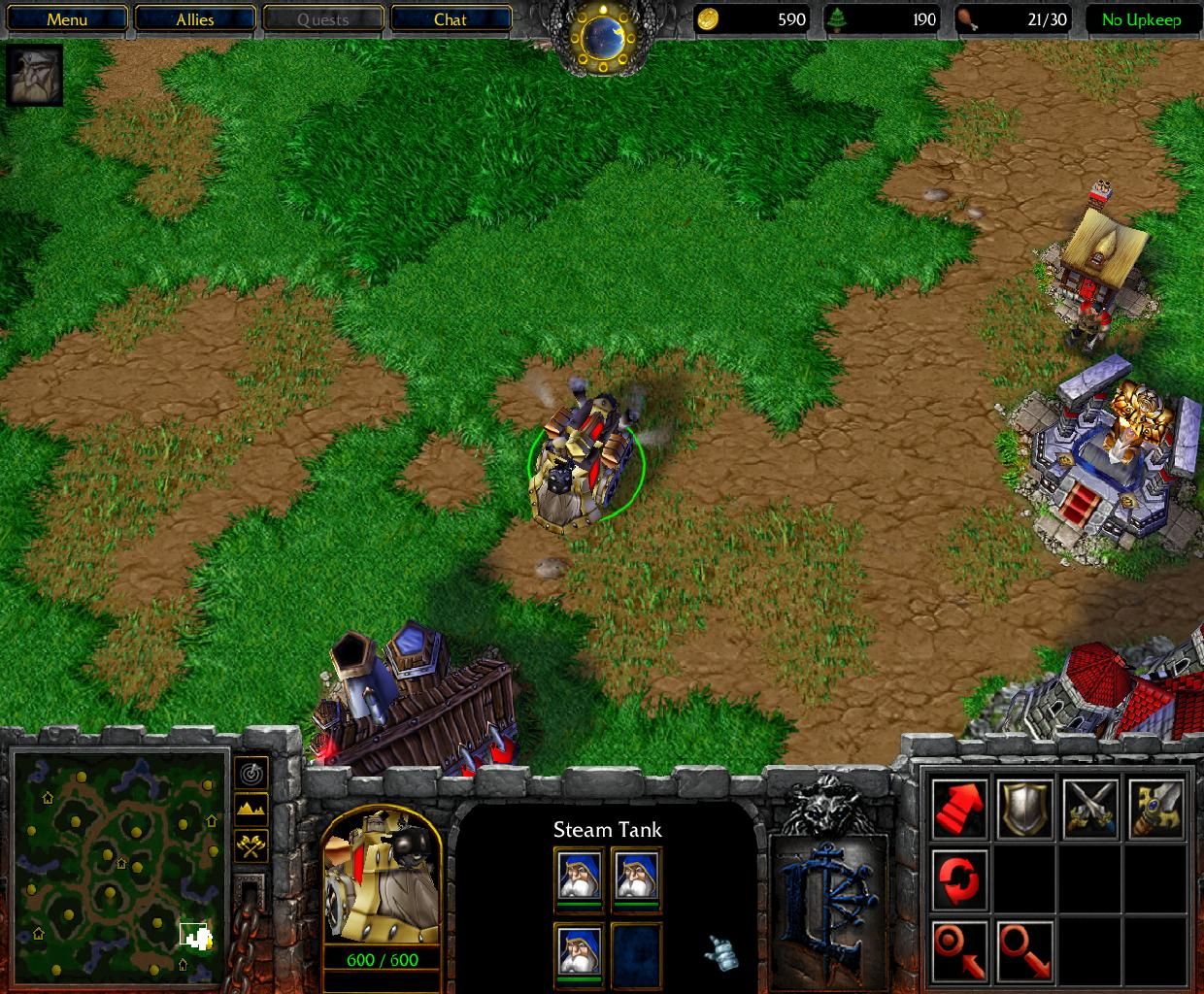Open the Quests log
Screen dimensions: 1204x994
point(322,19)
